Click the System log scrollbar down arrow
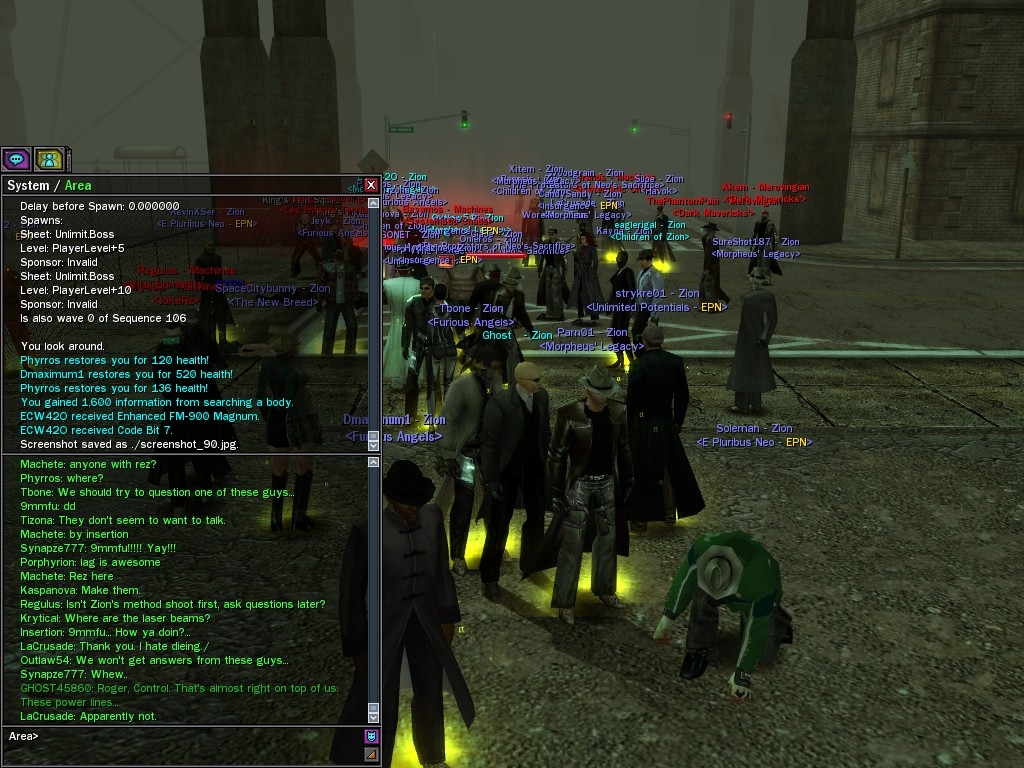The height and width of the screenshot is (768, 1024). (x=374, y=444)
